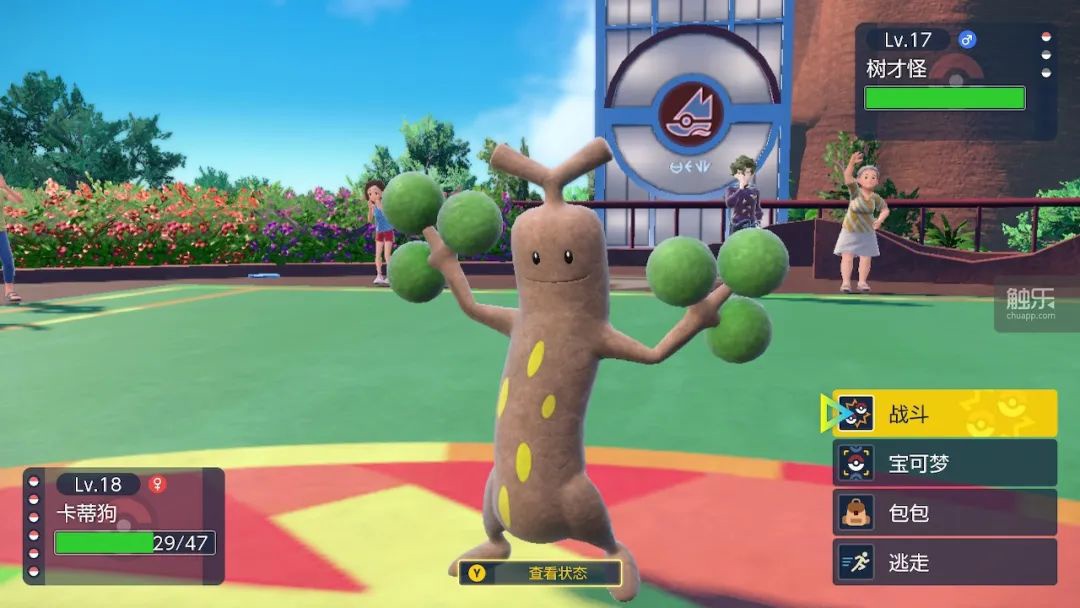Open the 宝可梦 (Pokémon) party menu
Screen dimensions: 1080x608
point(944,463)
